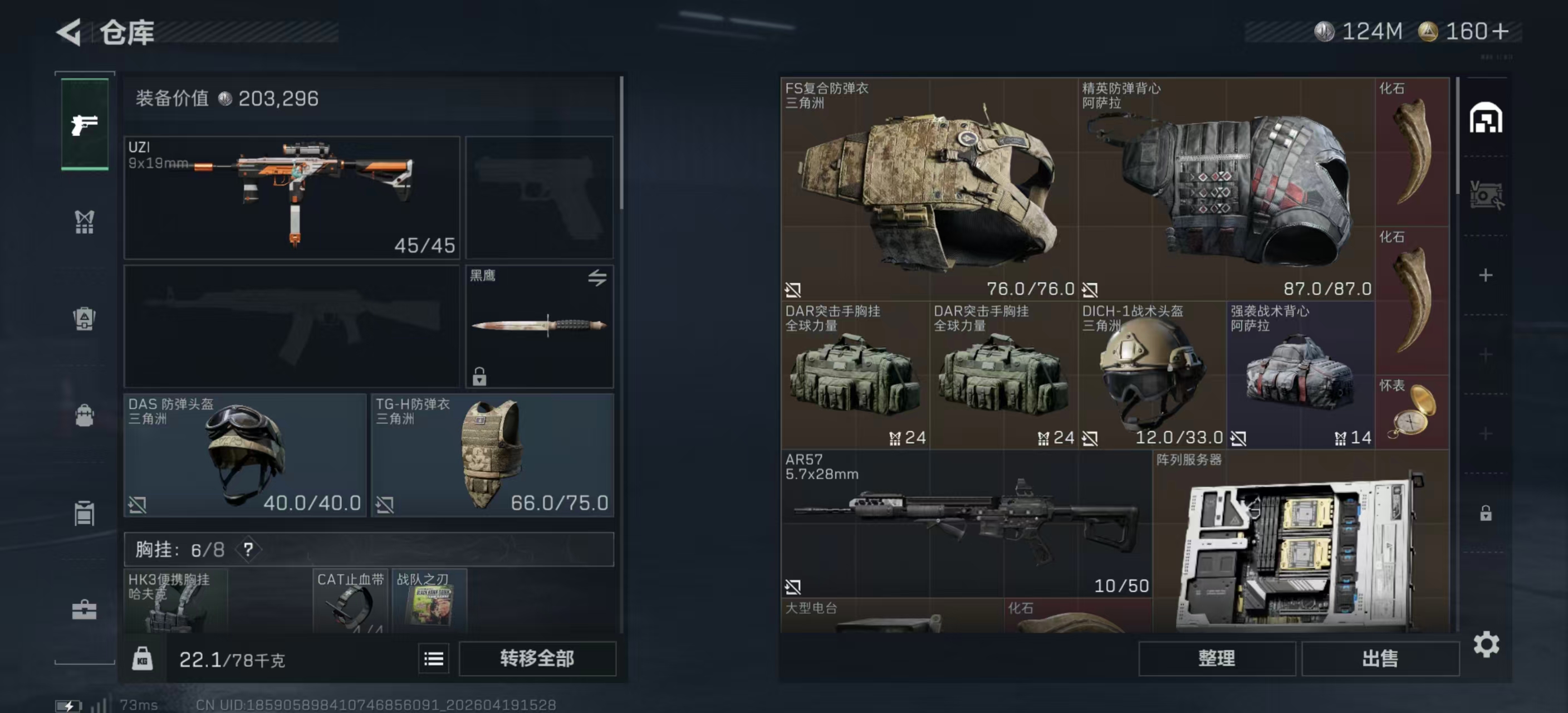Viewport: 1568px width, 713px height.
Task: Switch to the pistol icon loadout tab
Action: 85,125
